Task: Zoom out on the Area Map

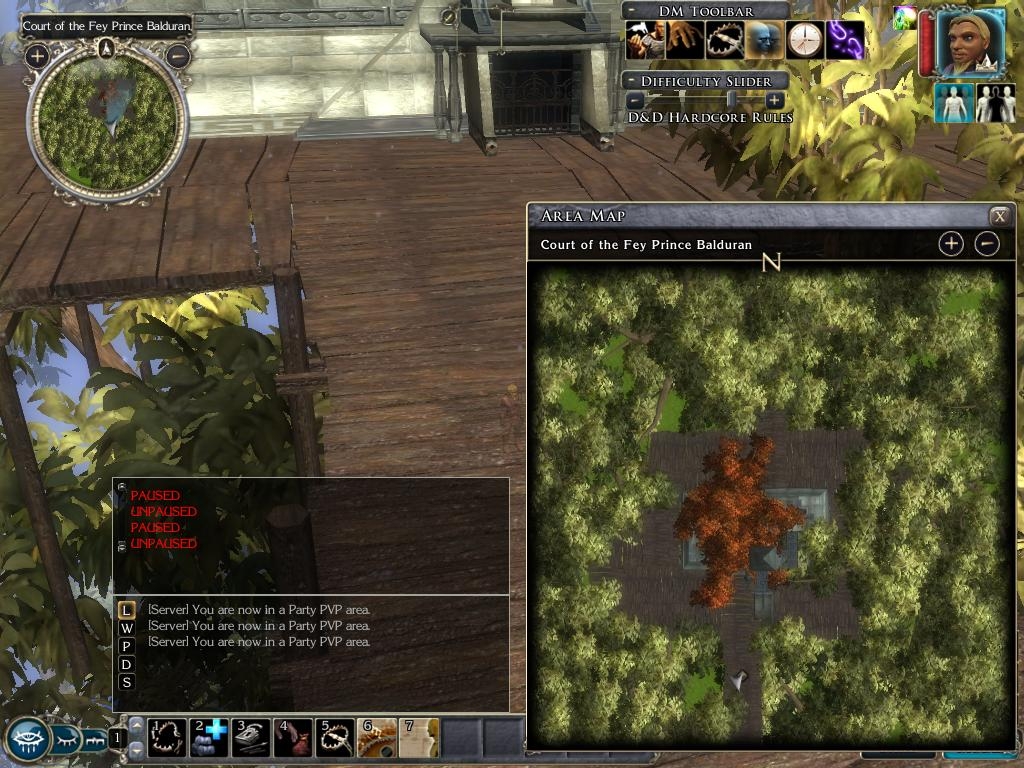Action: (x=987, y=243)
